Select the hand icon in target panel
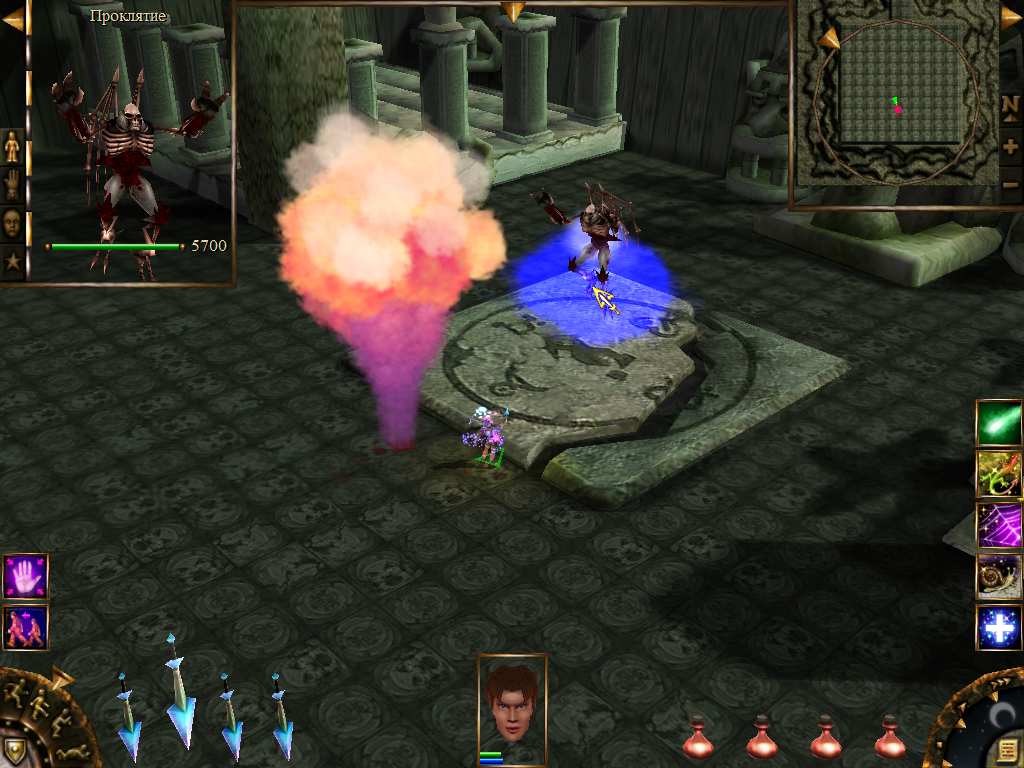The image size is (1024, 768). 12,184
